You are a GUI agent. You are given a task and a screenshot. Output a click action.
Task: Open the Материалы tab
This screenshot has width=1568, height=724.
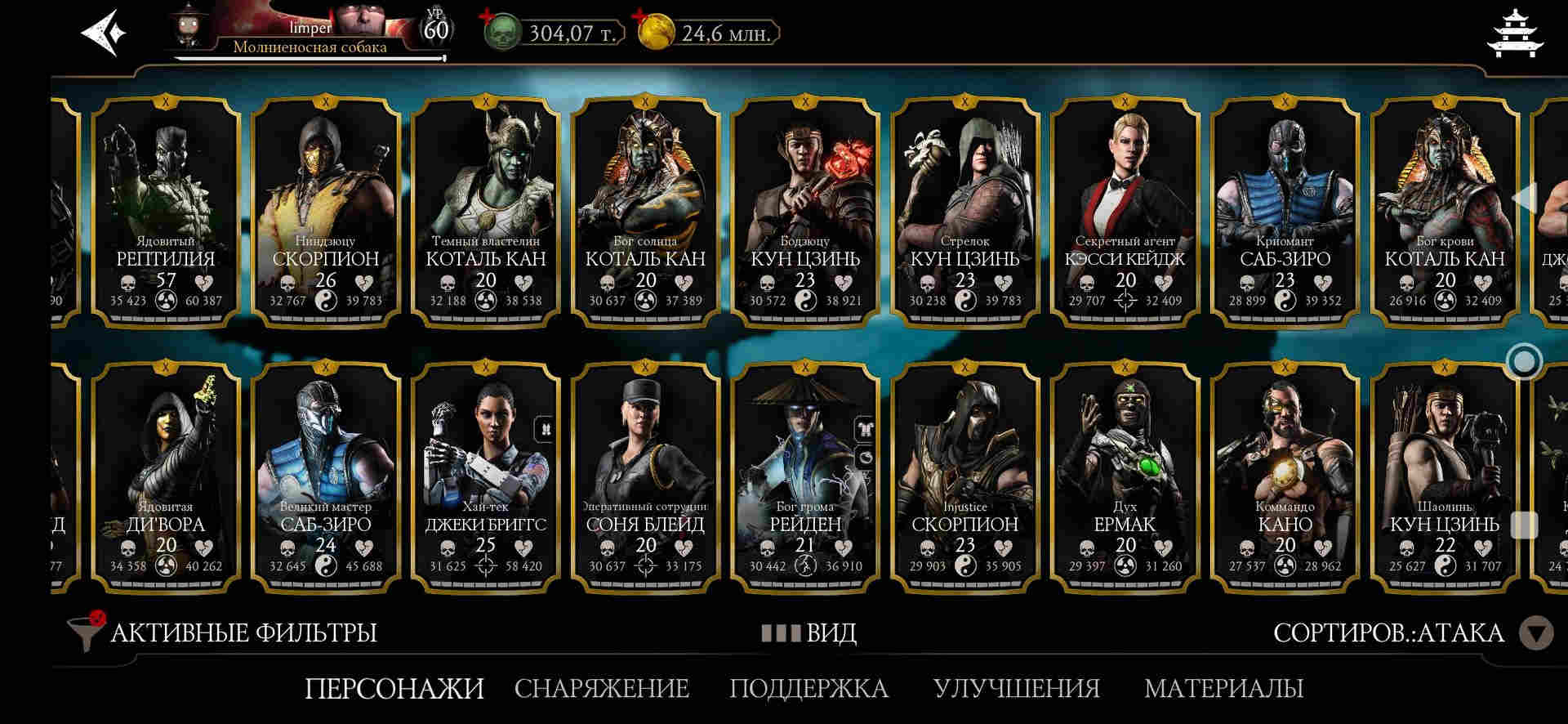tap(1223, 688)
